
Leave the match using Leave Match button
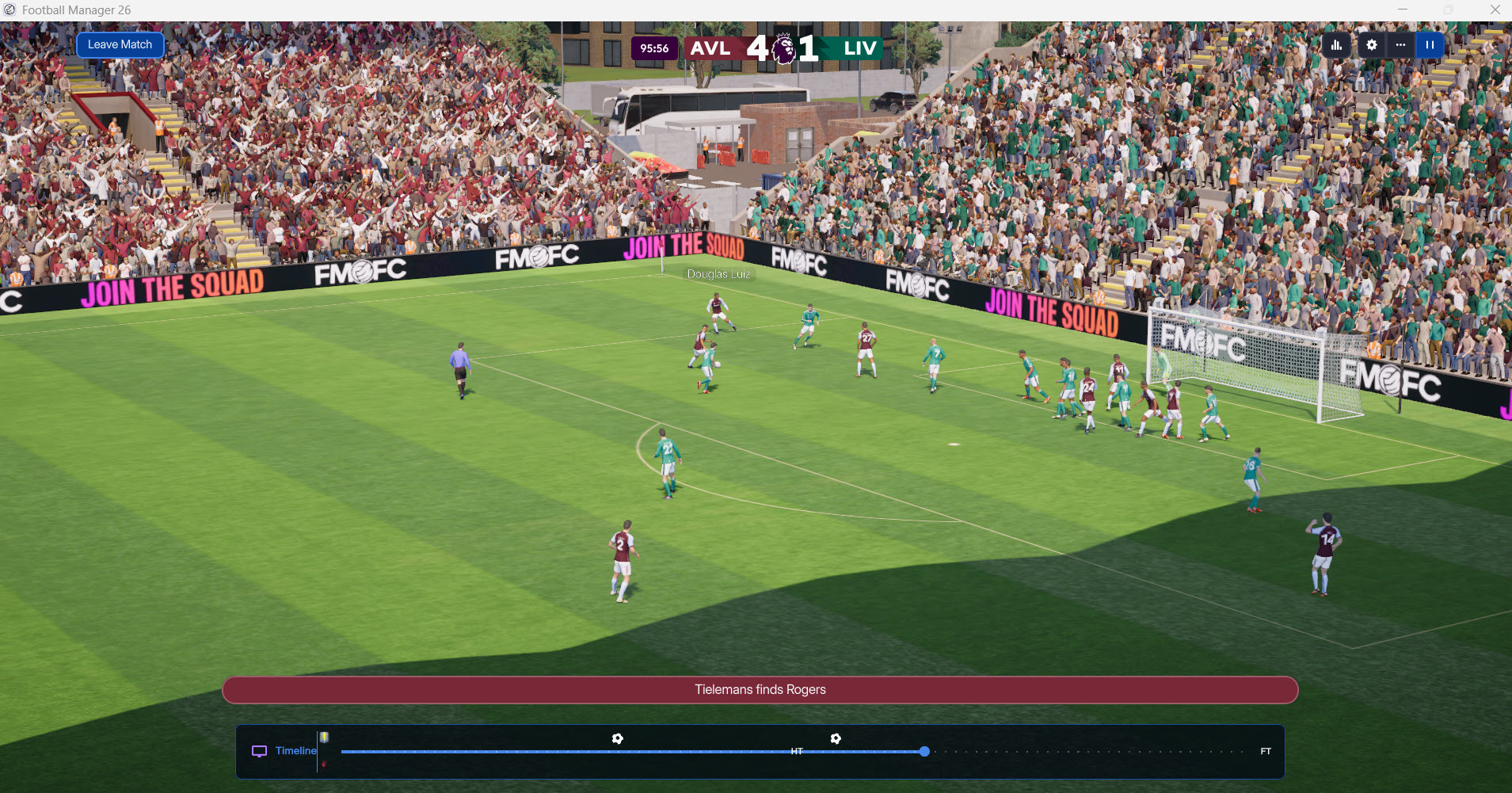pos(120,44)
